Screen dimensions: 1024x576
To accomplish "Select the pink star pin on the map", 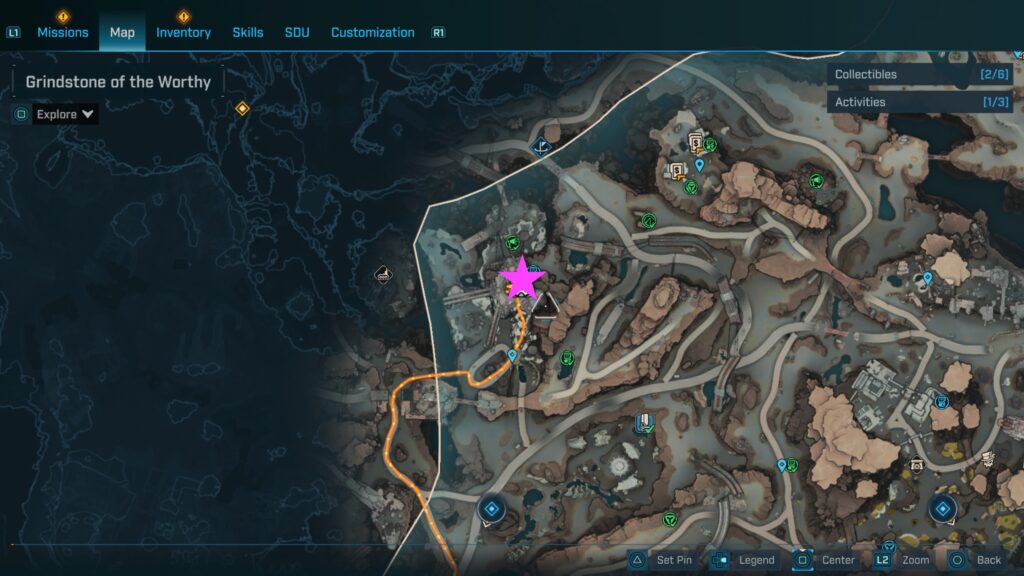I will pyautogui.click(x=521, y=279).
